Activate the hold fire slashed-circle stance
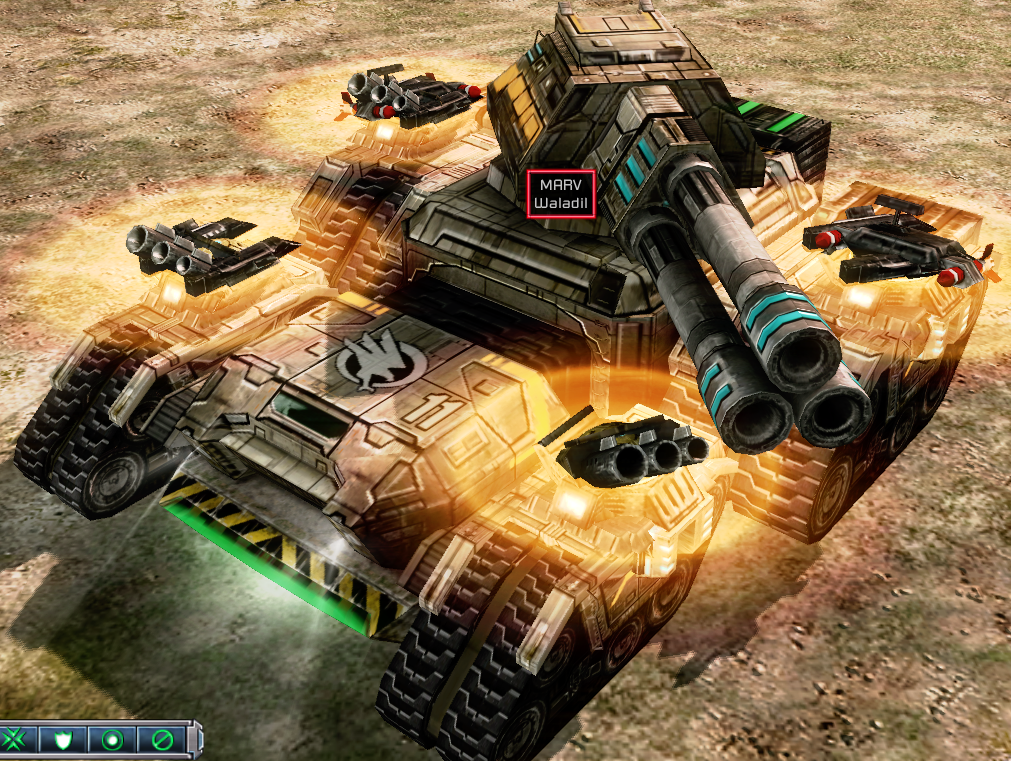The height and width of the screenshot is (764, 1011). (161, 741)
